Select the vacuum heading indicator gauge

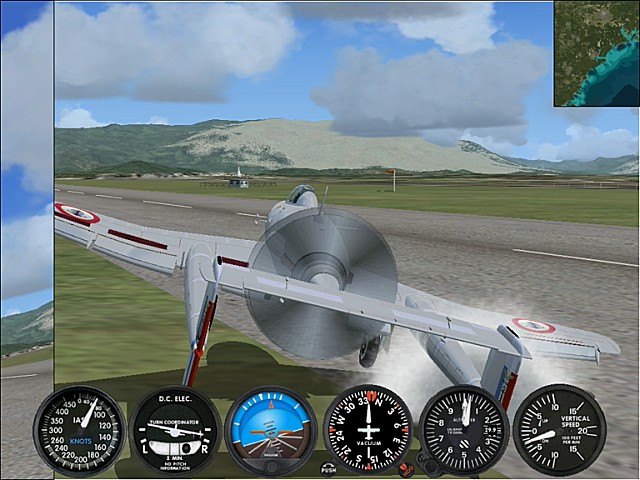(x=368, y=429)
